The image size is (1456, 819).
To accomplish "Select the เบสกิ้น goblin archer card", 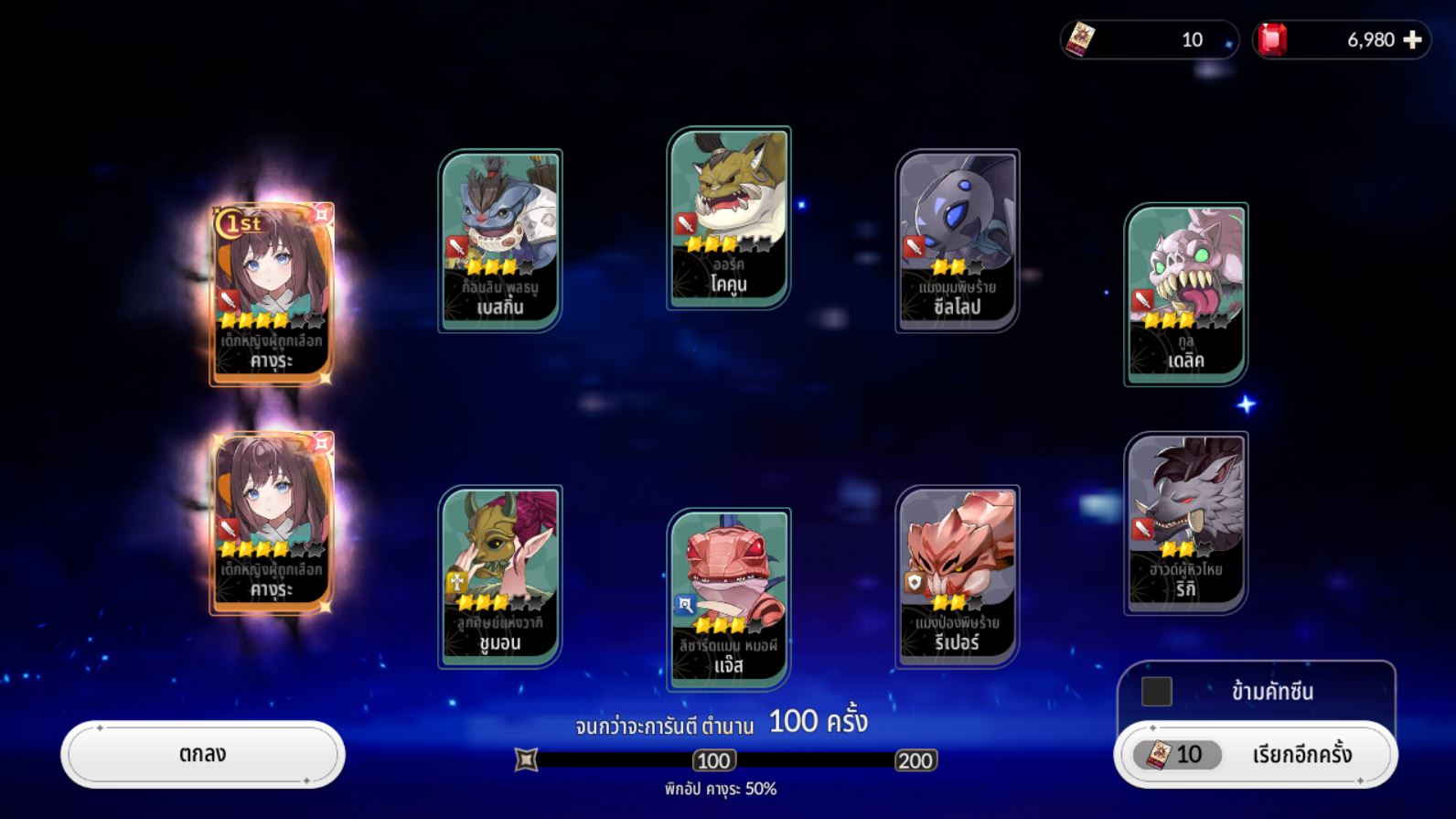I will coord(500,240).
